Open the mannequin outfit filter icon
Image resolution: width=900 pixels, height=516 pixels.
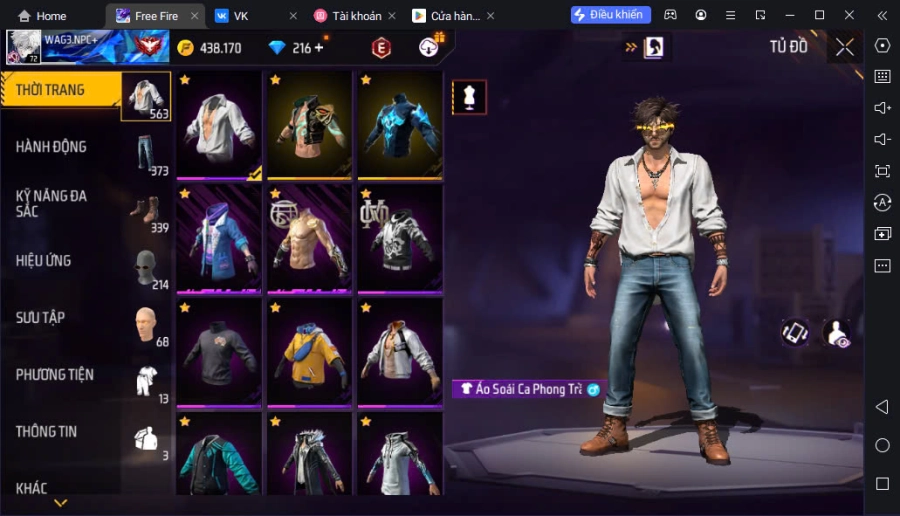(x=469, y=97)
